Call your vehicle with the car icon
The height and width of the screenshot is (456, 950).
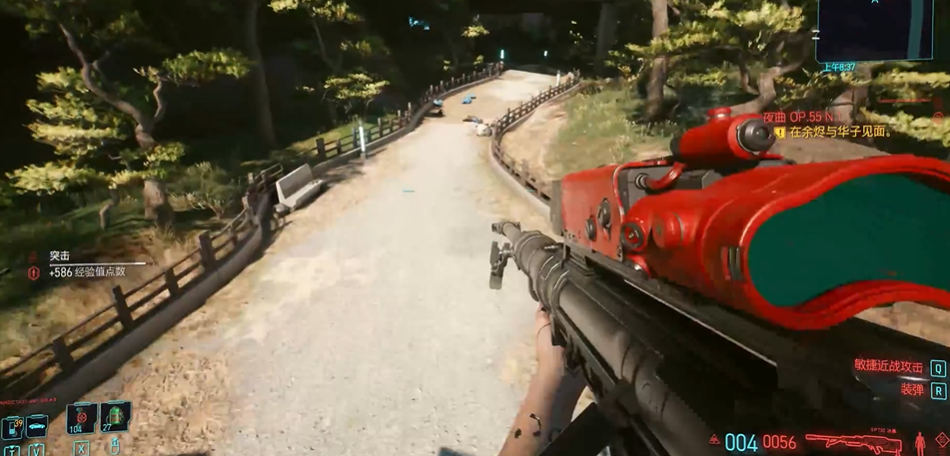click(37, 426)
